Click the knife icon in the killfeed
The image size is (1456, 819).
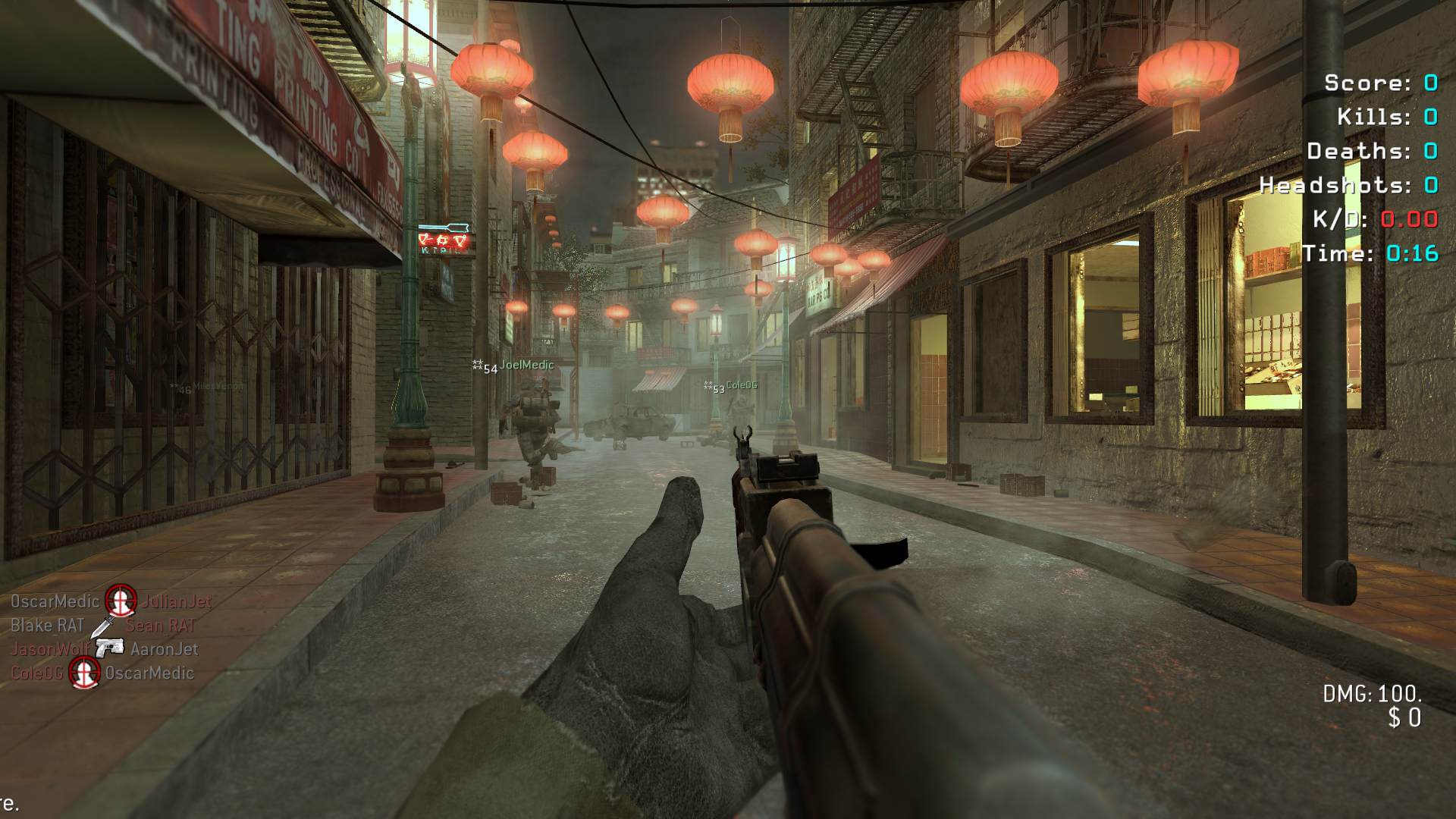click(x=103, y=626)
